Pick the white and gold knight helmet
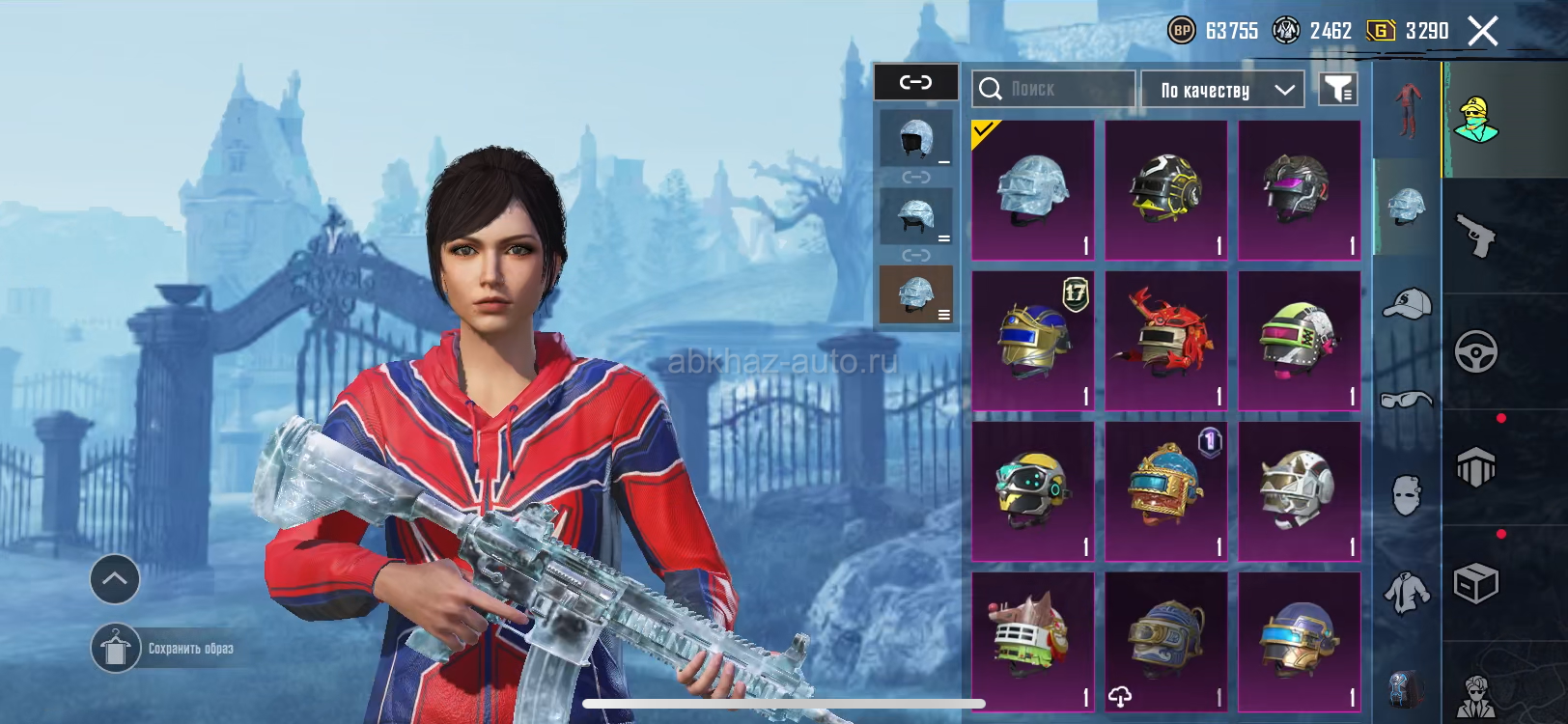 (1299, 491)
